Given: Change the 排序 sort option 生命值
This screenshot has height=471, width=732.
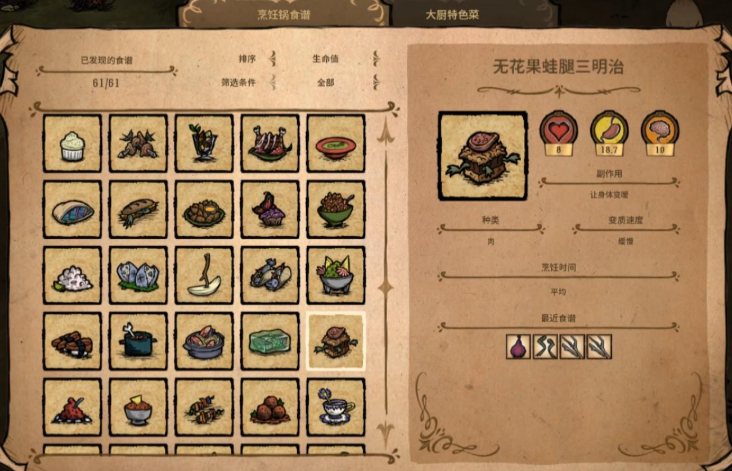Looking at the screenshot, I should pyautogui.click(x=323, y=59).
